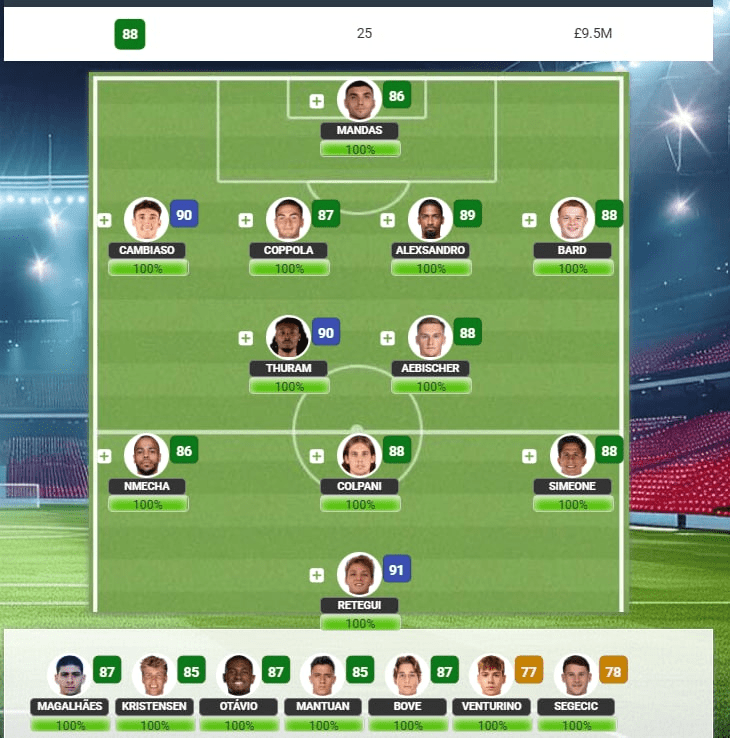The width and height of the screenshot is (730, 738).
Task: Pick substitute Magalhães from the bench
Action: click(68, 675)
